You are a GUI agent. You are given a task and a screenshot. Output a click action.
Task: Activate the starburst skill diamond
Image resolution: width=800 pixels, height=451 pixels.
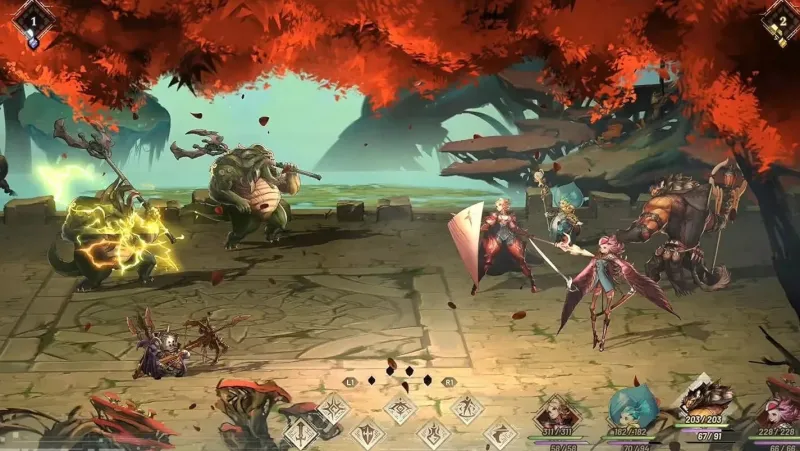point(333,408)
